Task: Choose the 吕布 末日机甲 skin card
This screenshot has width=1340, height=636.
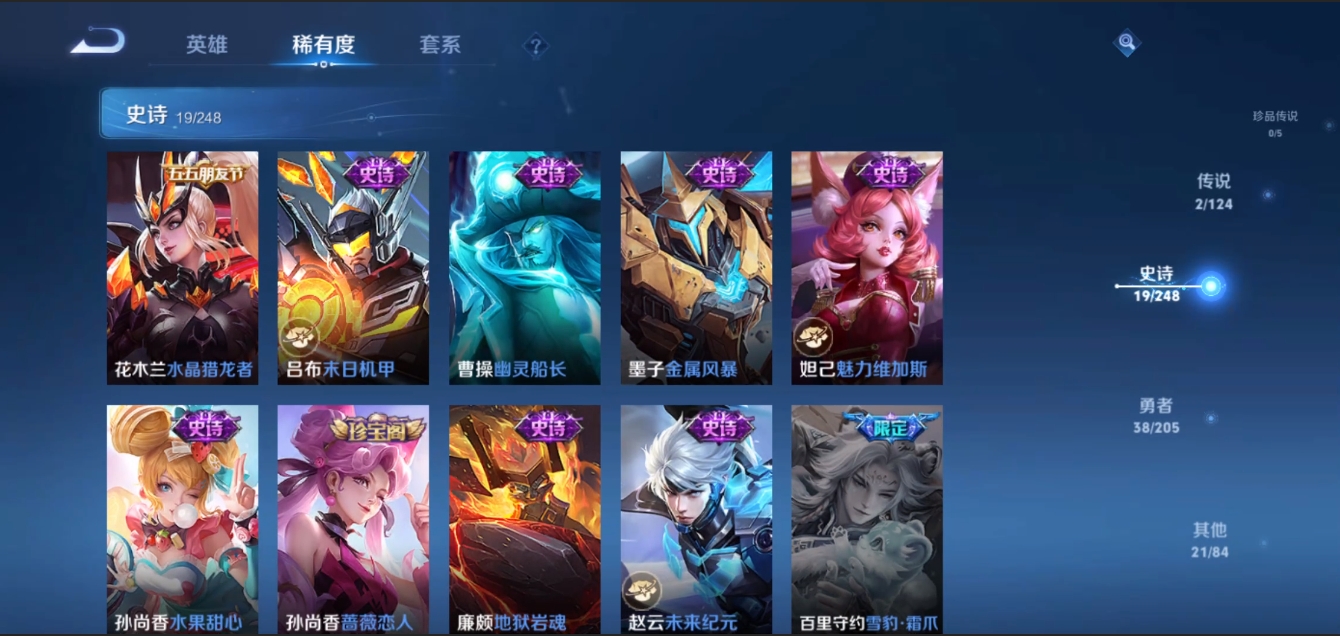Action: tap(353, 267)
